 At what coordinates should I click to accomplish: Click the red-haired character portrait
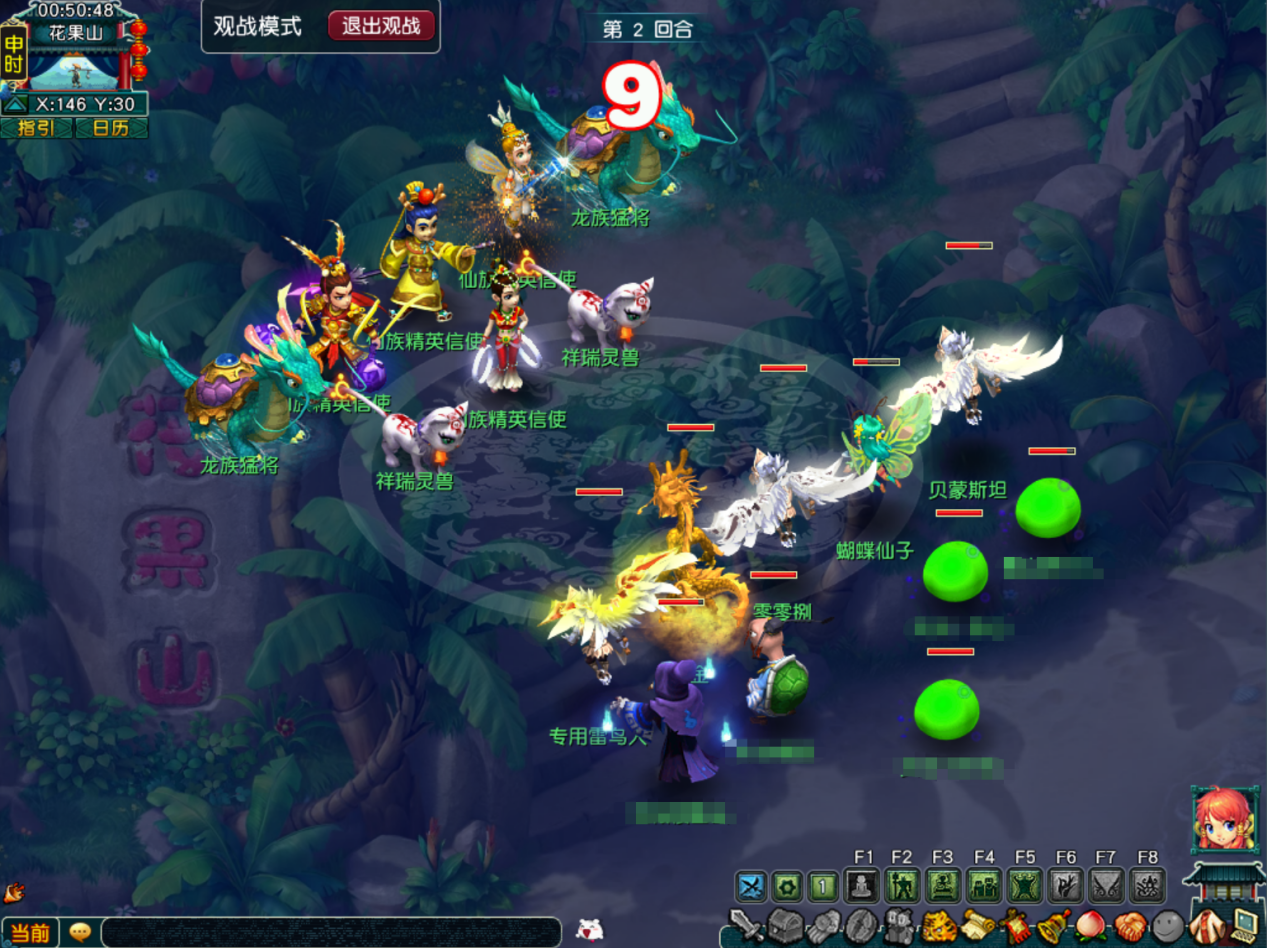coord(1224,819)
